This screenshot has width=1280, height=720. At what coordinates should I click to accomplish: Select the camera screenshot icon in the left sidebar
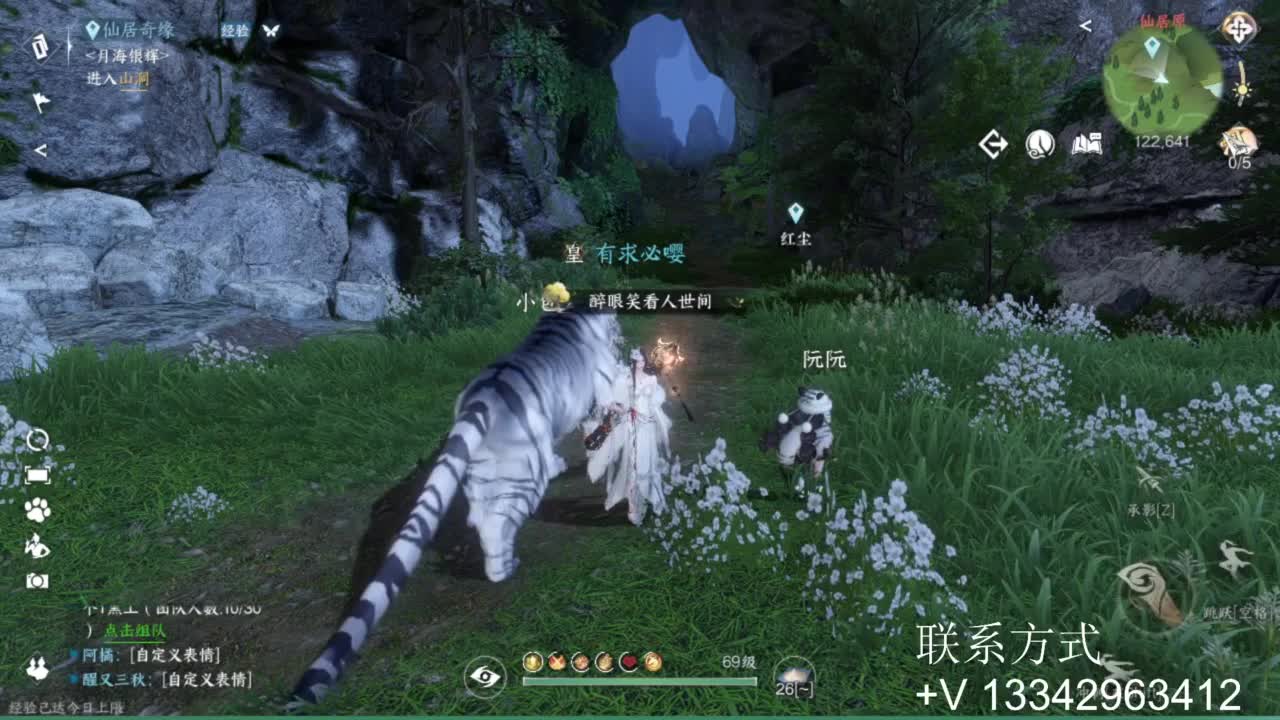click(38, 580)
